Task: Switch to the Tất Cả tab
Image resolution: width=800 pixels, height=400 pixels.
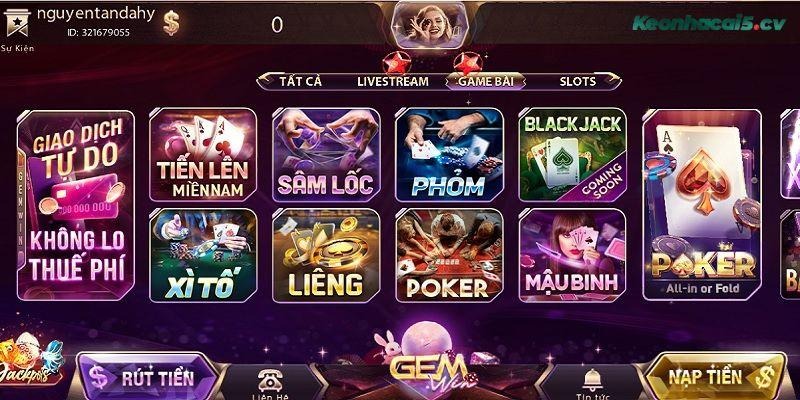Action: [x=302, y=81]
